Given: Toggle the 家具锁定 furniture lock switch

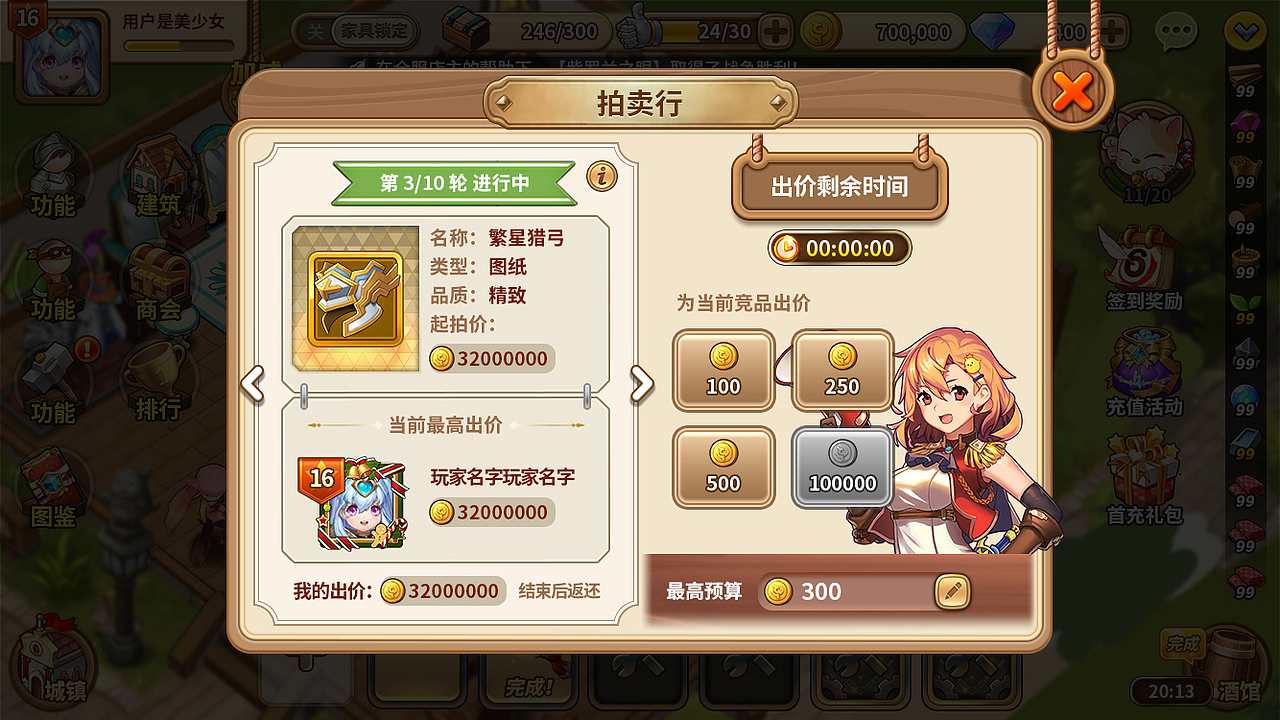Looking at the screenshot, I should (371, 31).
